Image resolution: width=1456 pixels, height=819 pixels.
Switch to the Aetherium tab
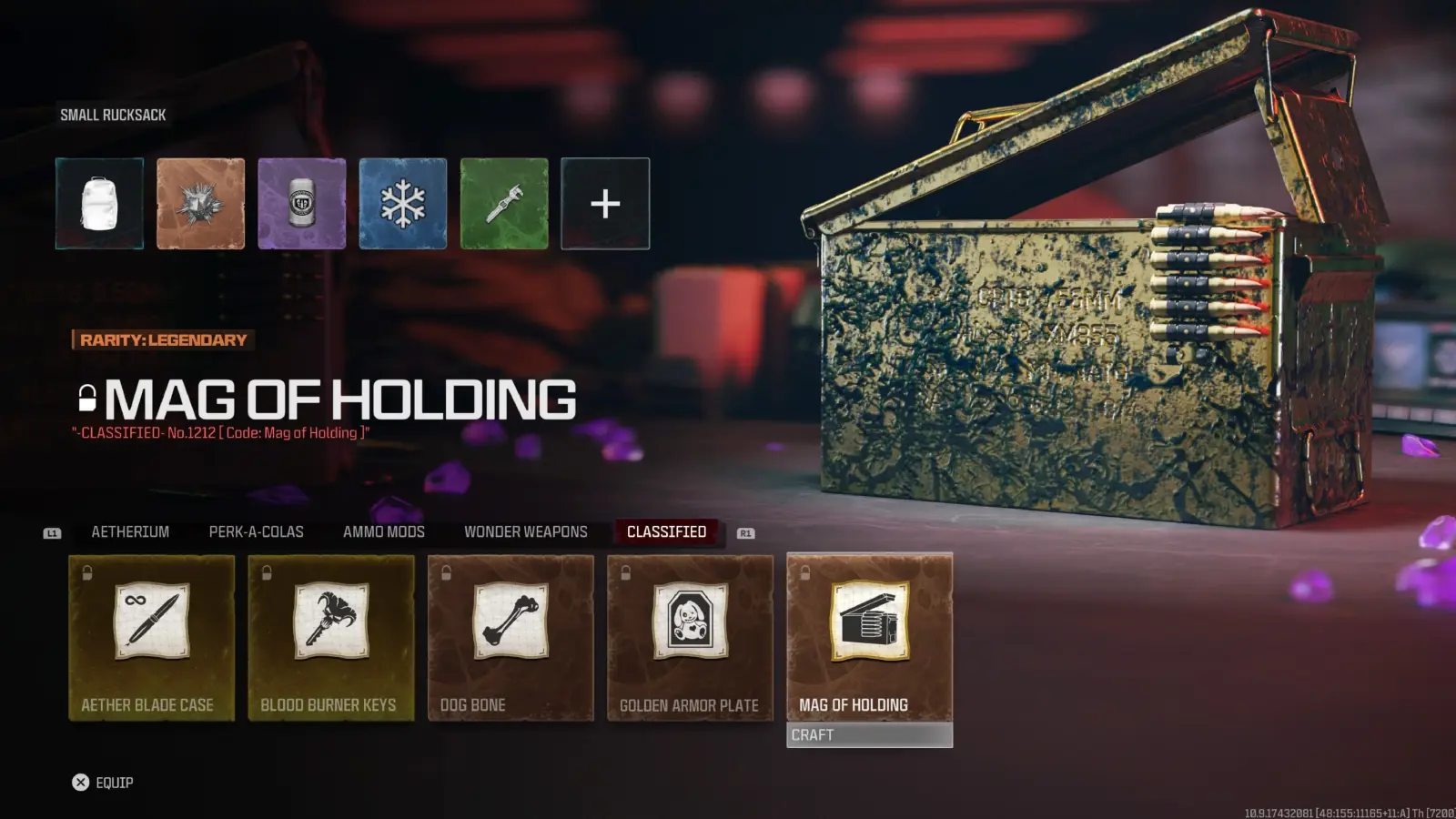pos(128,531)
